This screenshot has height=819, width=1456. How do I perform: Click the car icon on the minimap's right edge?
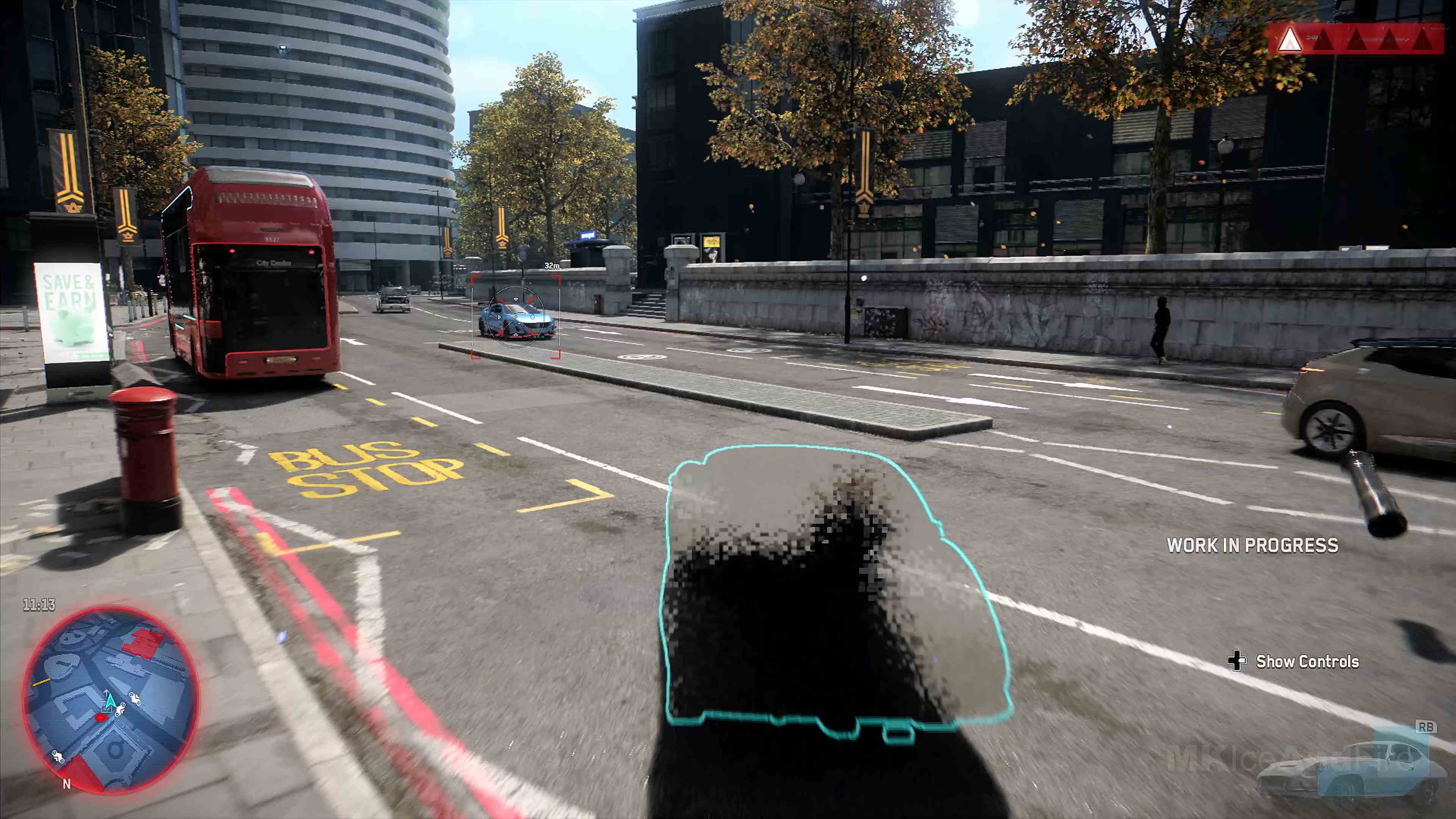coord(136,699)
